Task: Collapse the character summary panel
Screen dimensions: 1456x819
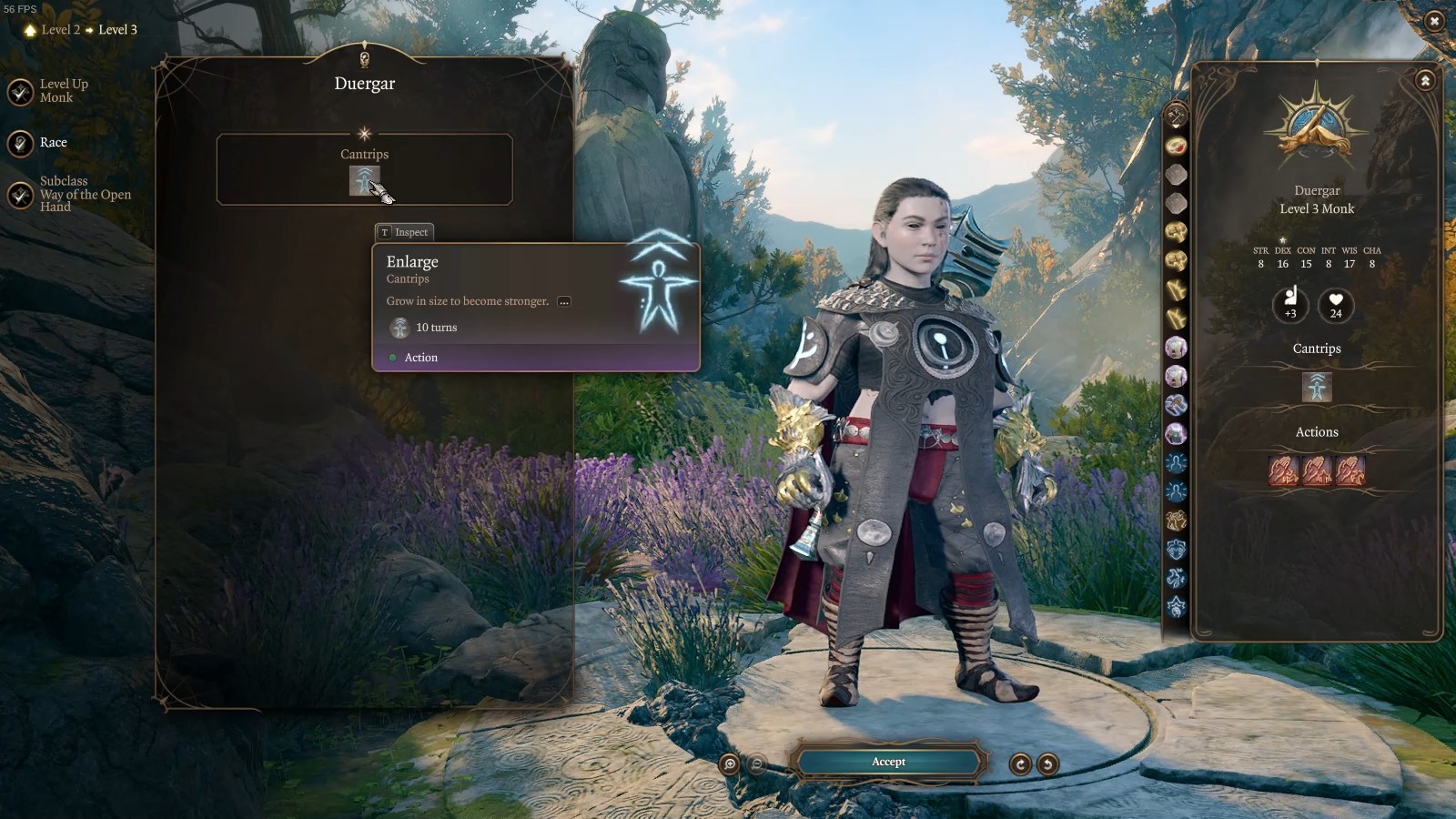Action: tap(1425, 81)
